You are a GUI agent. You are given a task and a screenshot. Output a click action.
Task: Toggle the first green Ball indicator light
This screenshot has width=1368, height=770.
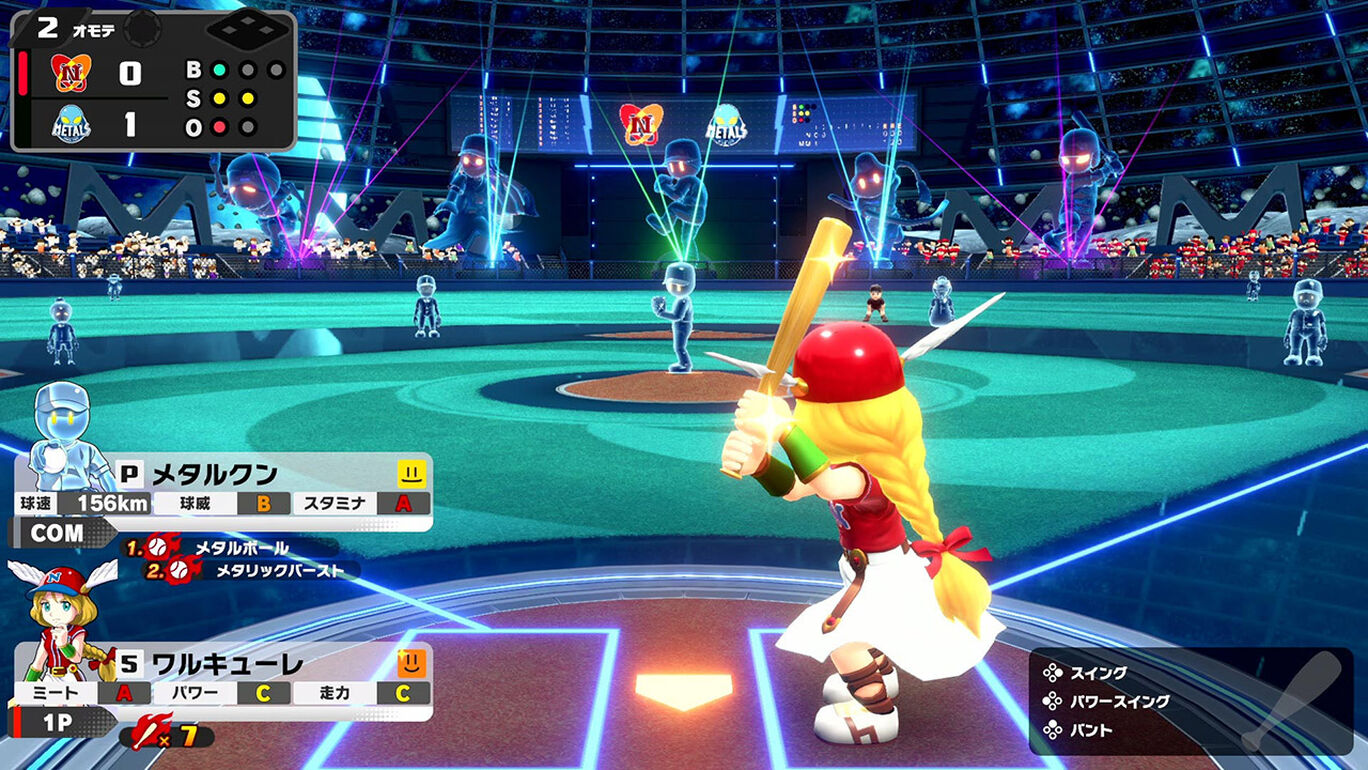217,69
